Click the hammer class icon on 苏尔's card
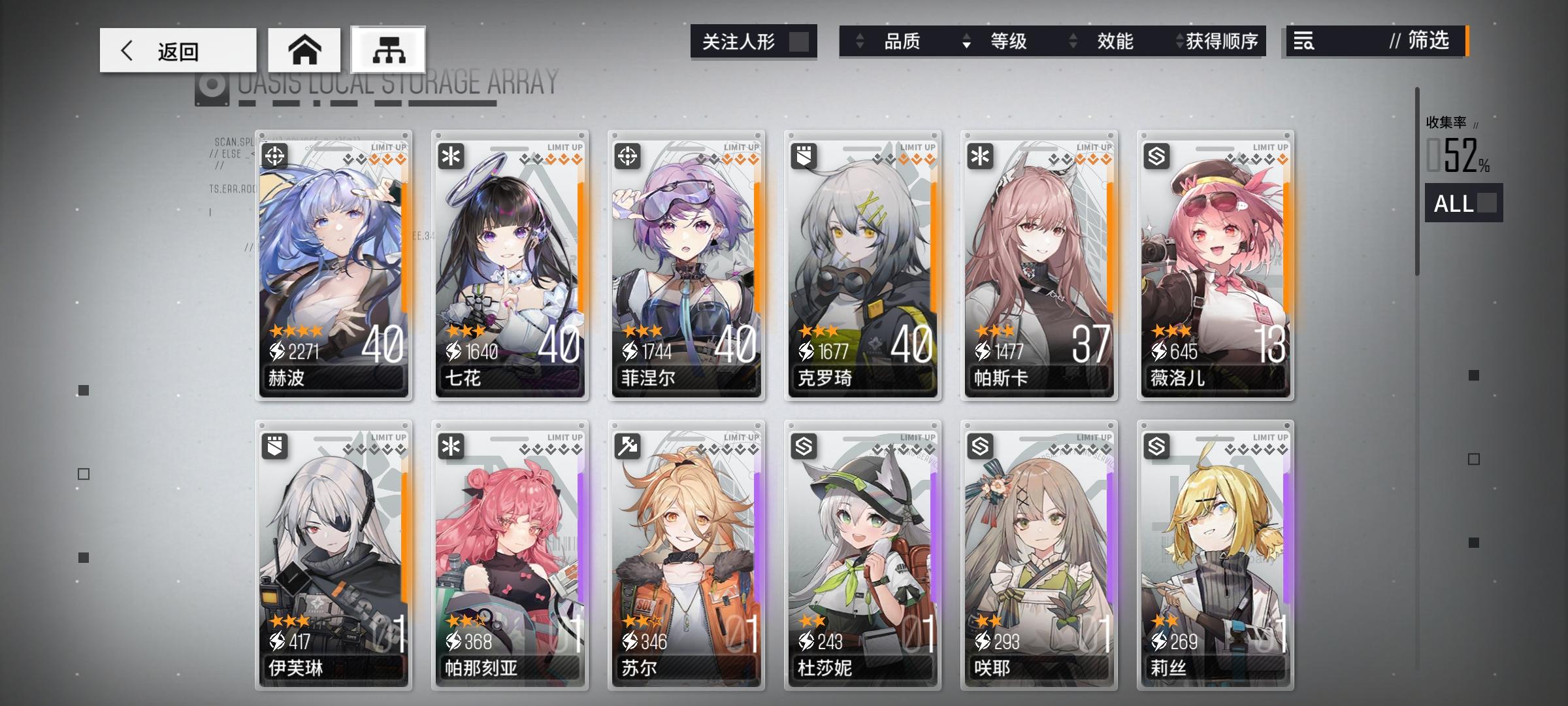Image resolution: width=1568 pixels, height=706 pixels. [x=628, y=445]
